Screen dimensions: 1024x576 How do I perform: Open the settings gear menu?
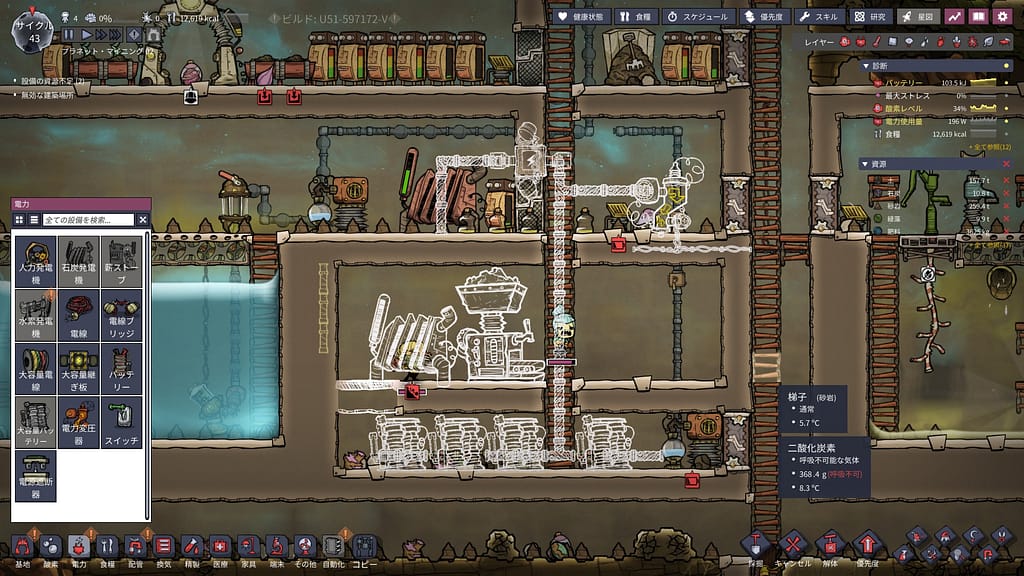coord(1004,17)
